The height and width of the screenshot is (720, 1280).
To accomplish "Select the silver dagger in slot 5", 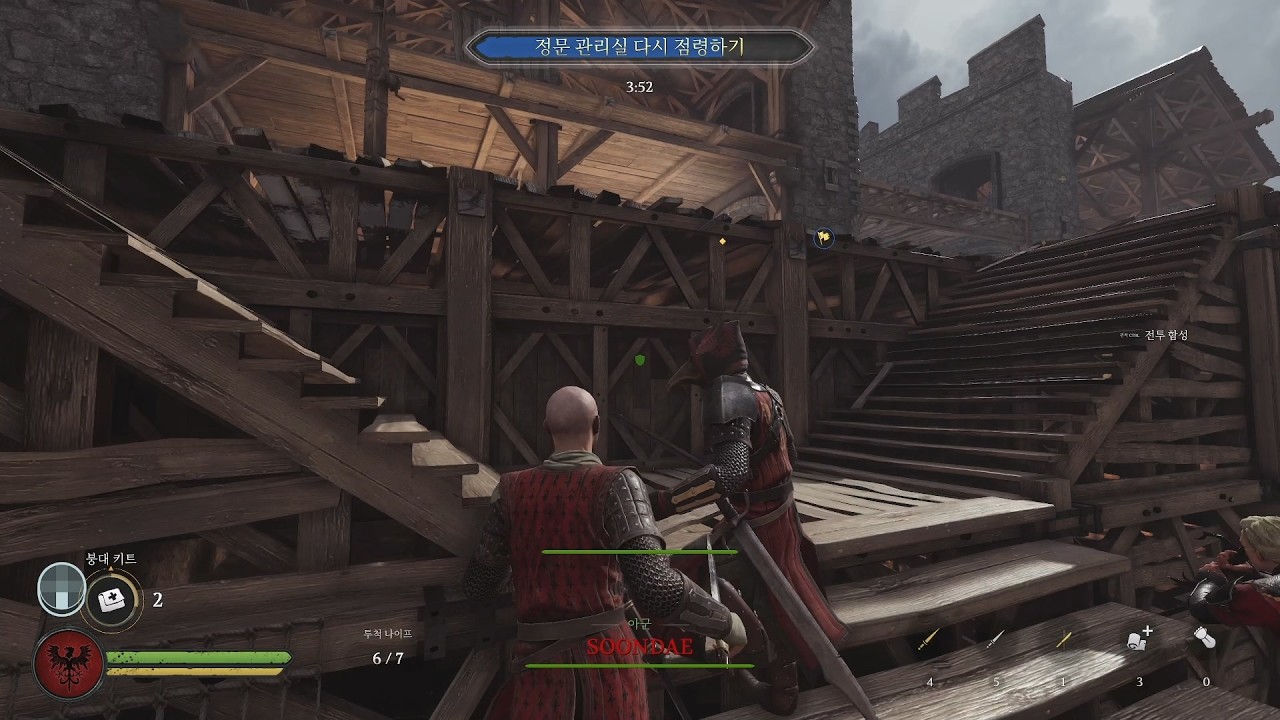I will pos(996,639).
